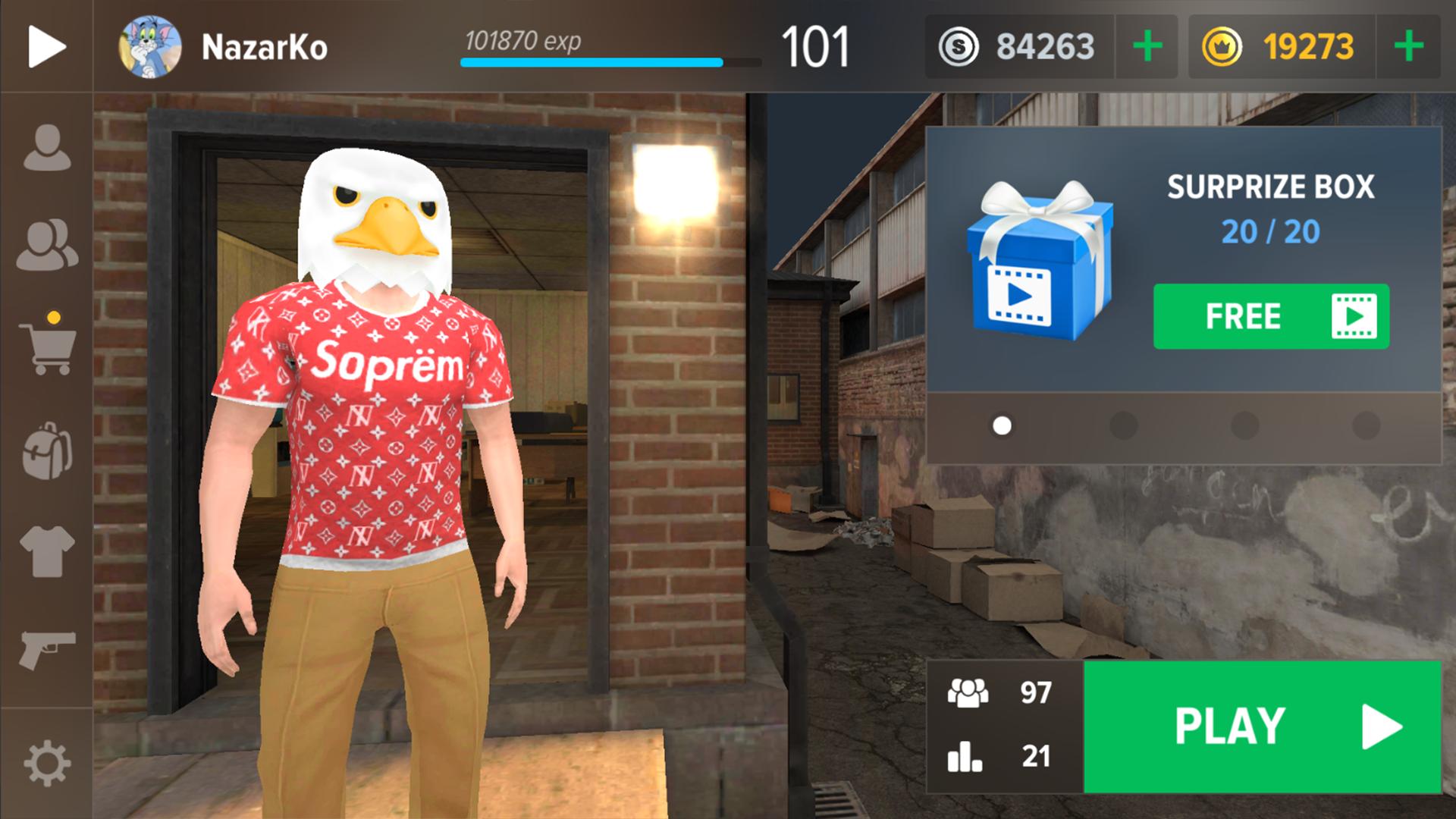Click the white play arrow in the top corner
The image size is (1456, 819).
point(46,47)
